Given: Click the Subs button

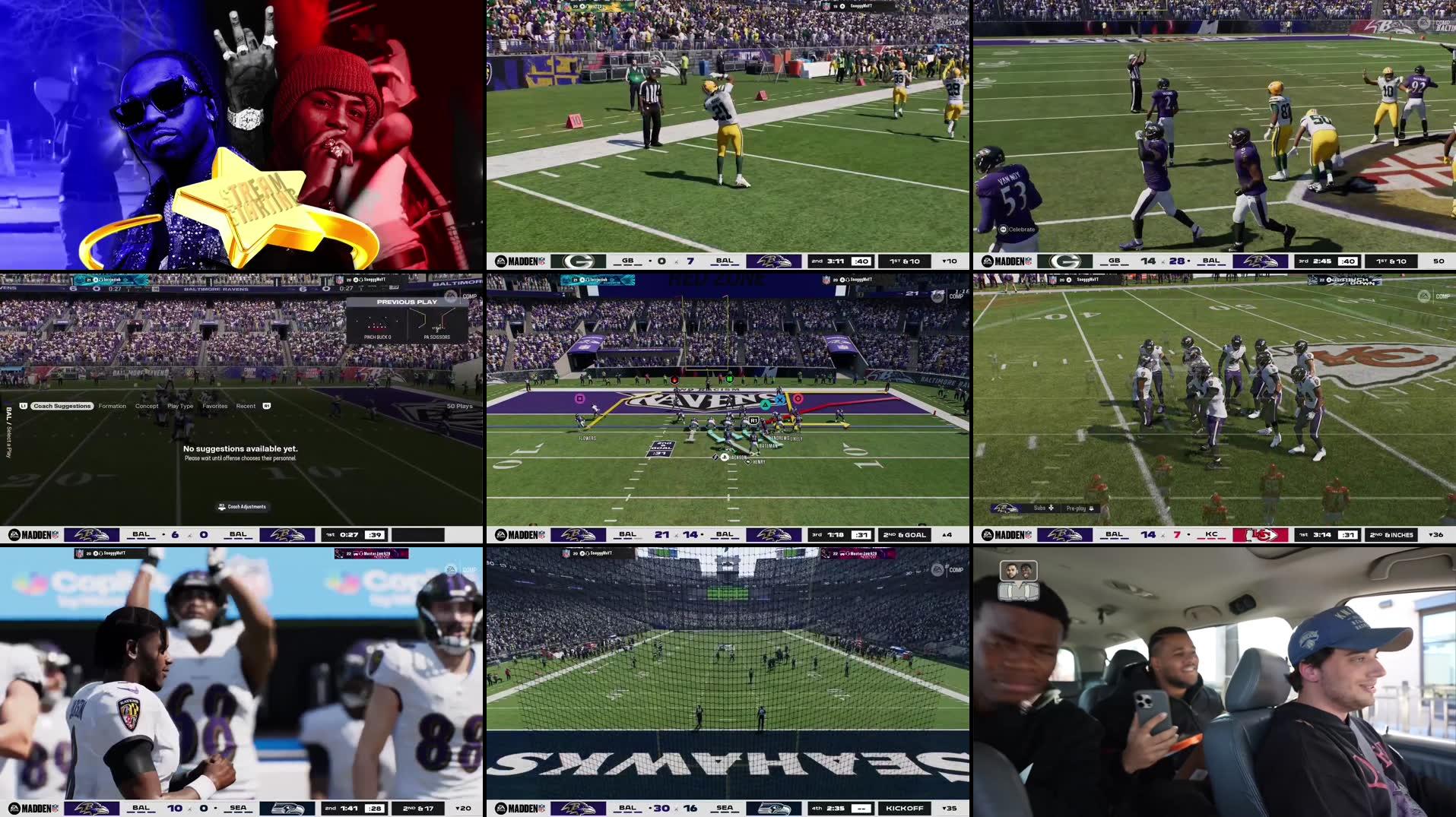Looking at the screenshot, I should pyautogui.click(x=1041, y=507).
